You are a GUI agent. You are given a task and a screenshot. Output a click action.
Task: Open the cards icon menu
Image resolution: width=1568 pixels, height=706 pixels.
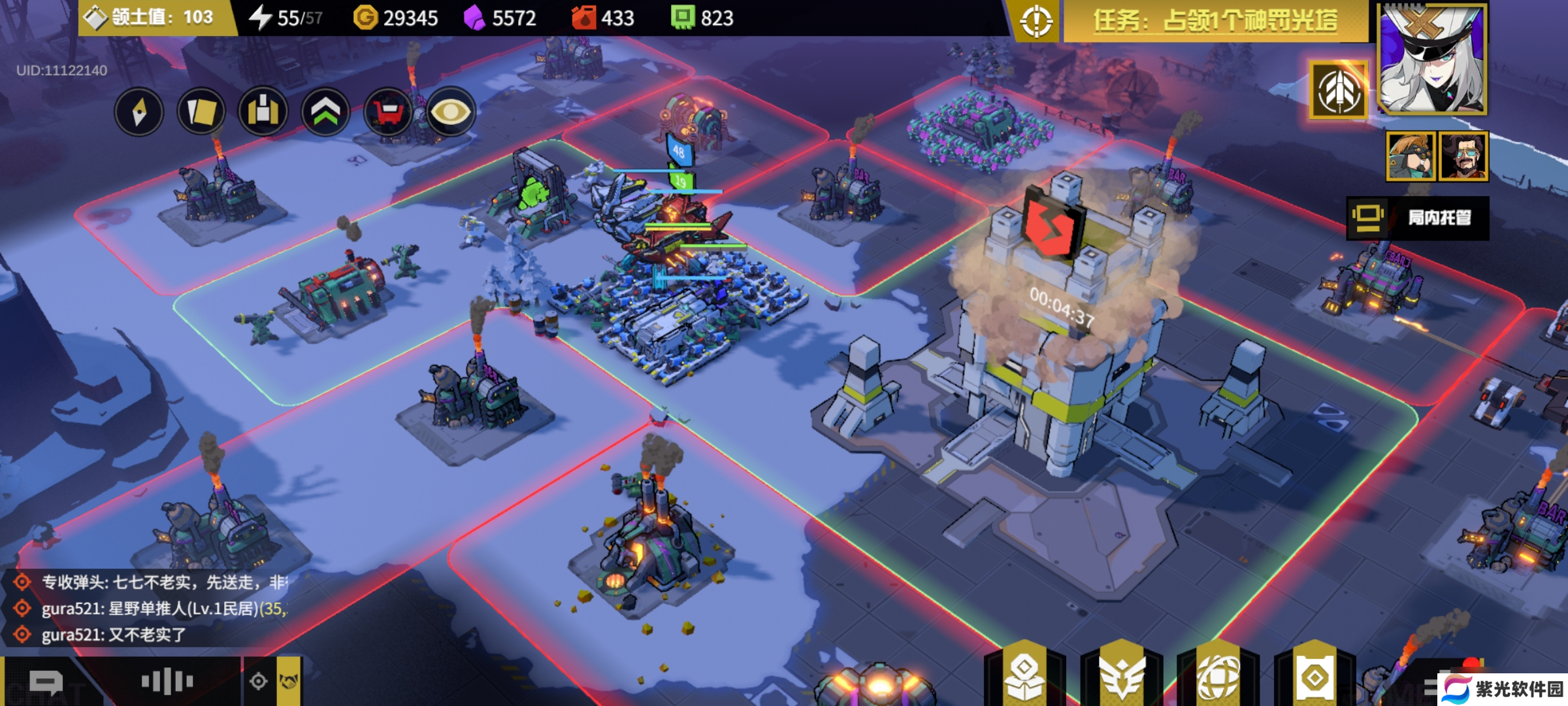click(x=201, y=112)
